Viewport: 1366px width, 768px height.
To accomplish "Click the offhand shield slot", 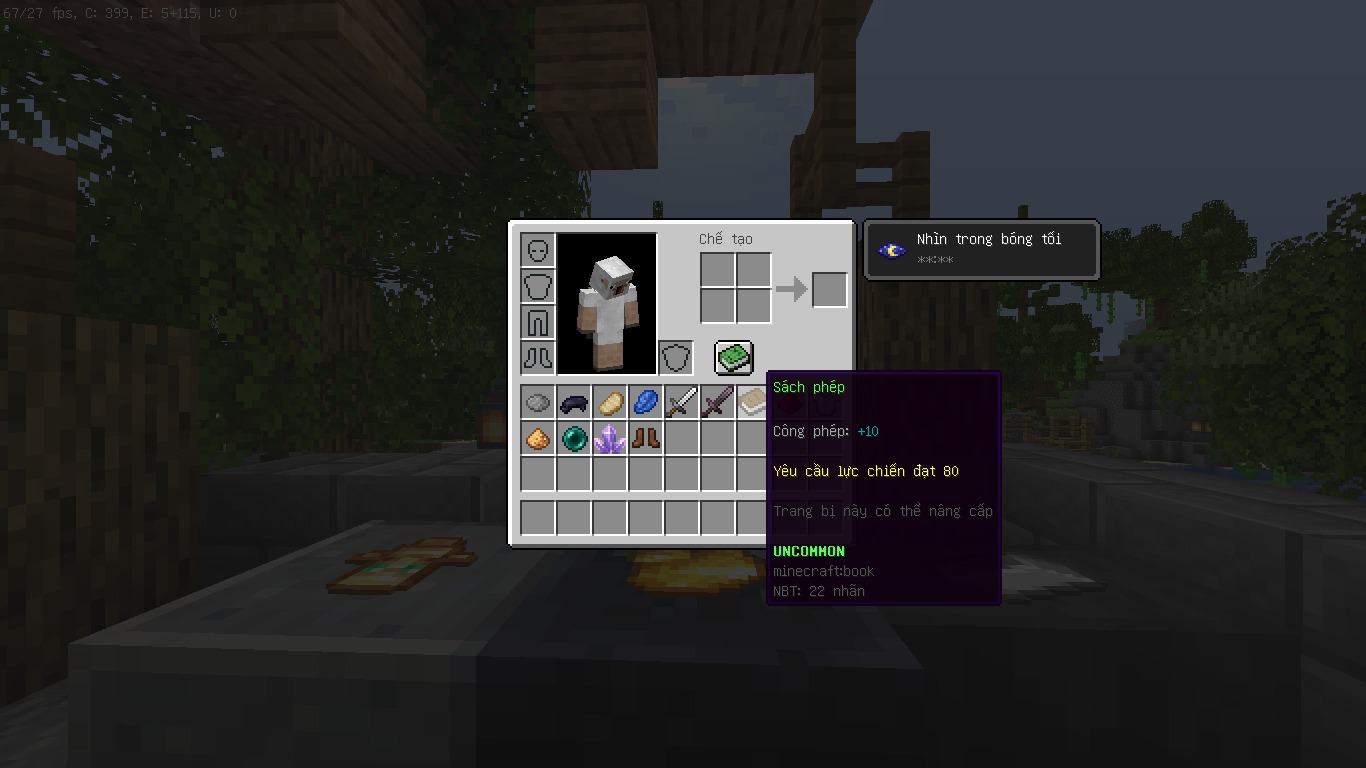I will (676, 357).
